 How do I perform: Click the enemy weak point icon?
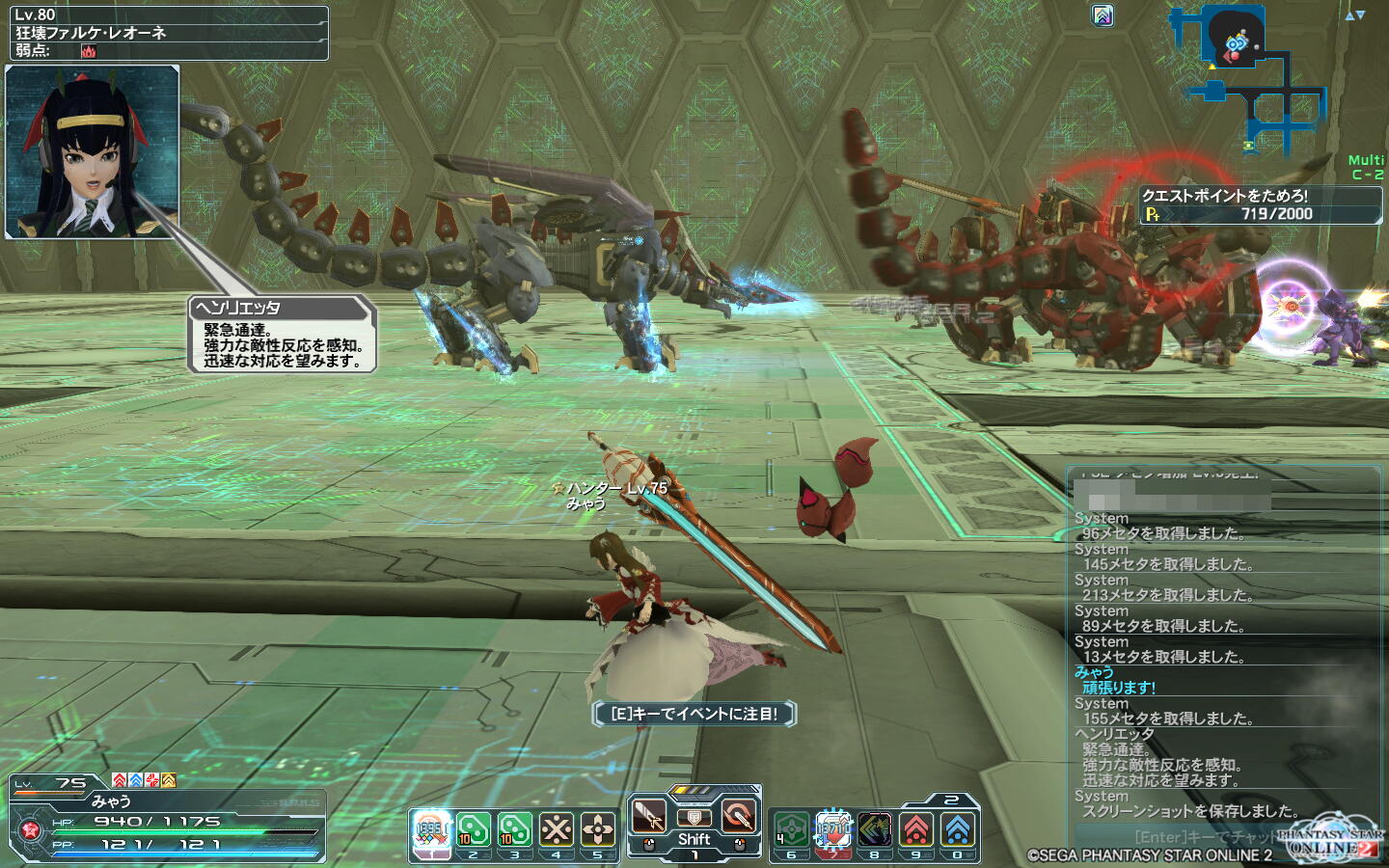coord(89,51)
